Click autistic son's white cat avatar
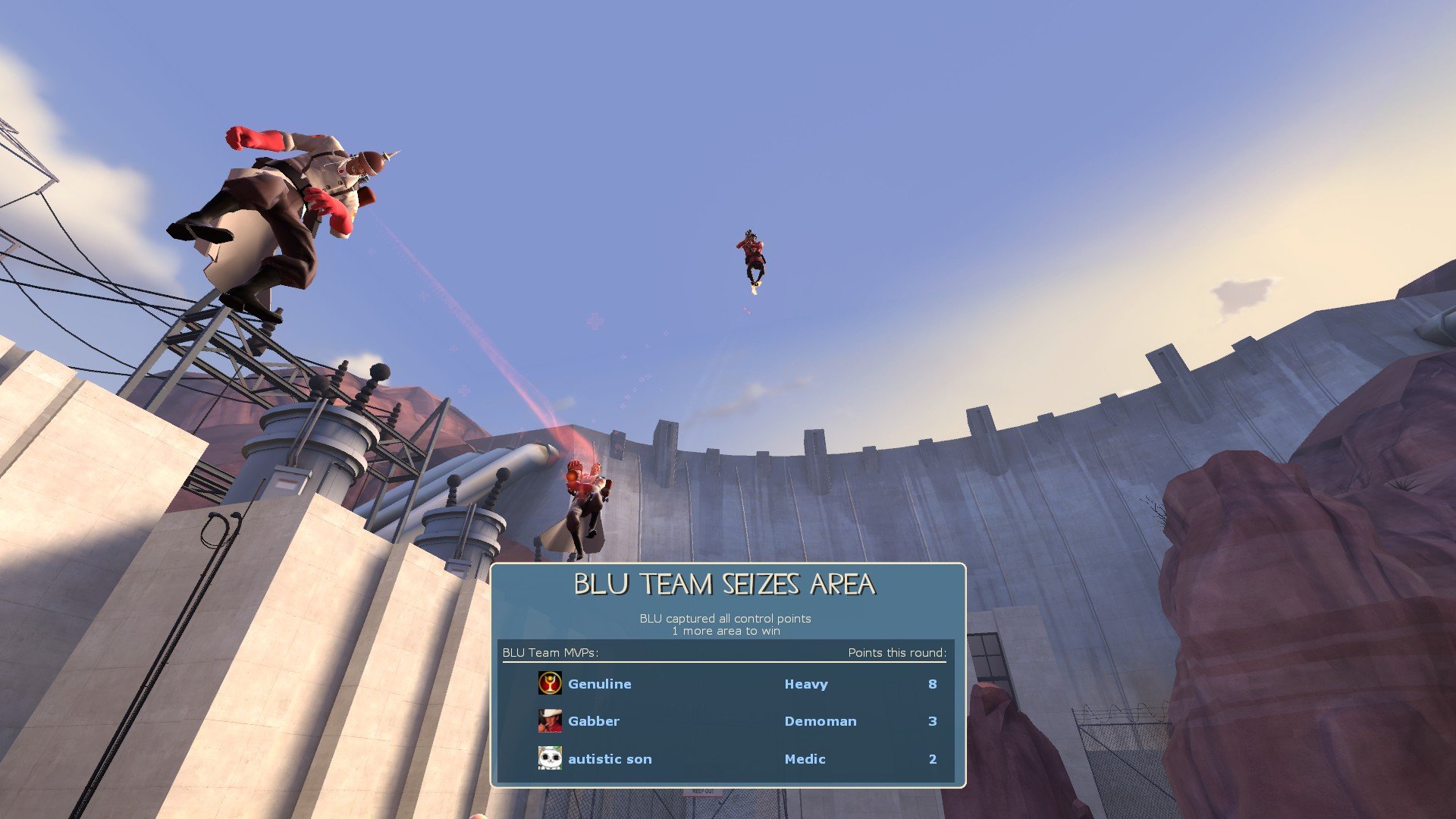Screen dimensions: 1456x819 (550, 758)
